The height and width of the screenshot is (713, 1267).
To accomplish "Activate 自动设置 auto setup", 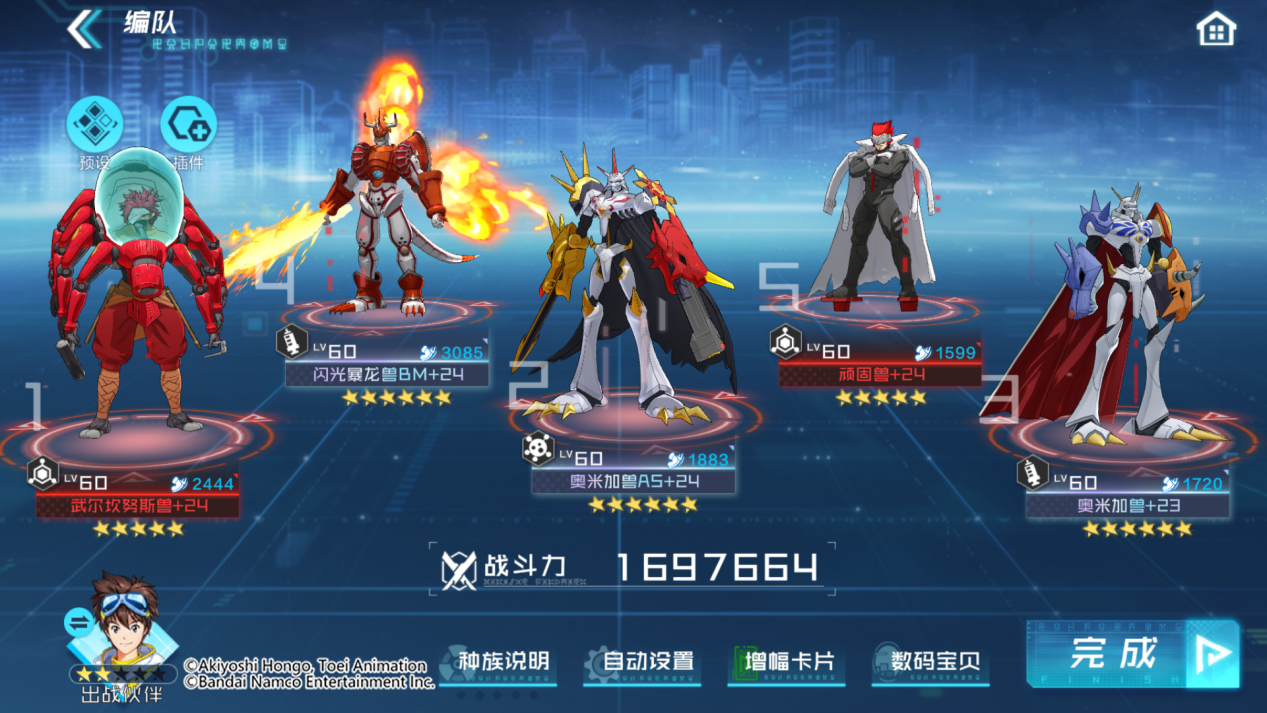I will [645, 662].
